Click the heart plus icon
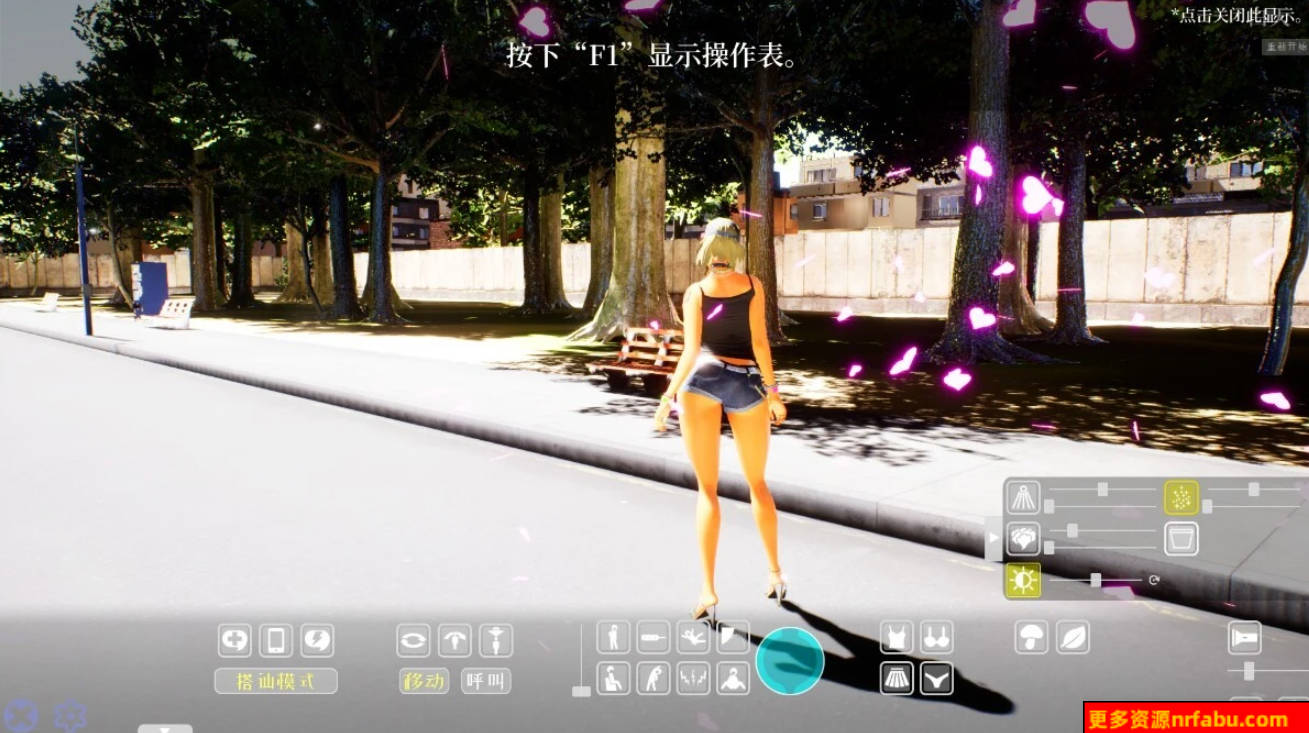Viewport: 1309px width, 733px height. pos(234,640)
